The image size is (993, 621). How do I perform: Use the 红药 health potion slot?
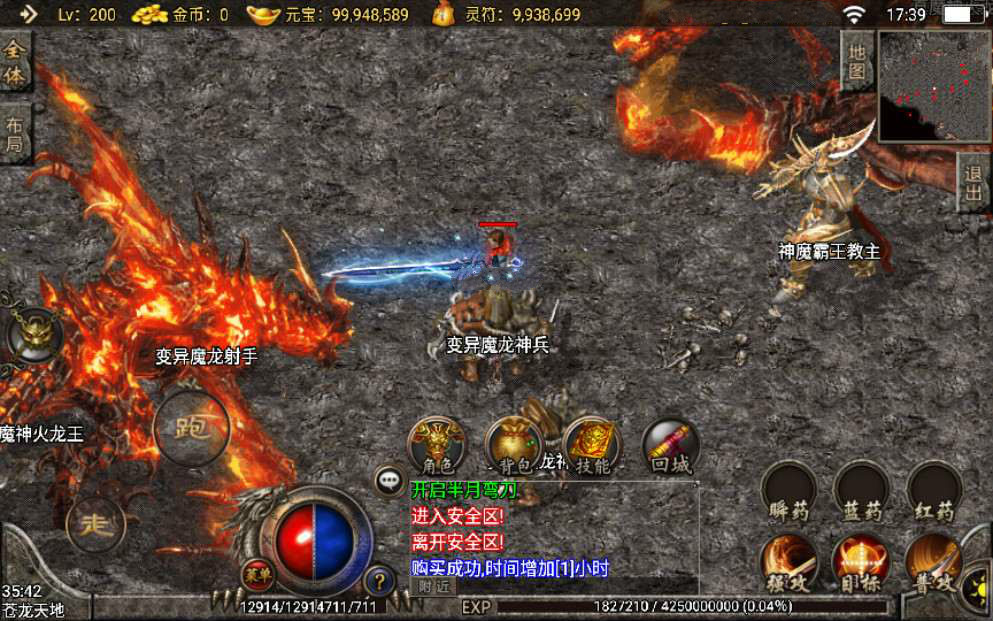point(934,490)
